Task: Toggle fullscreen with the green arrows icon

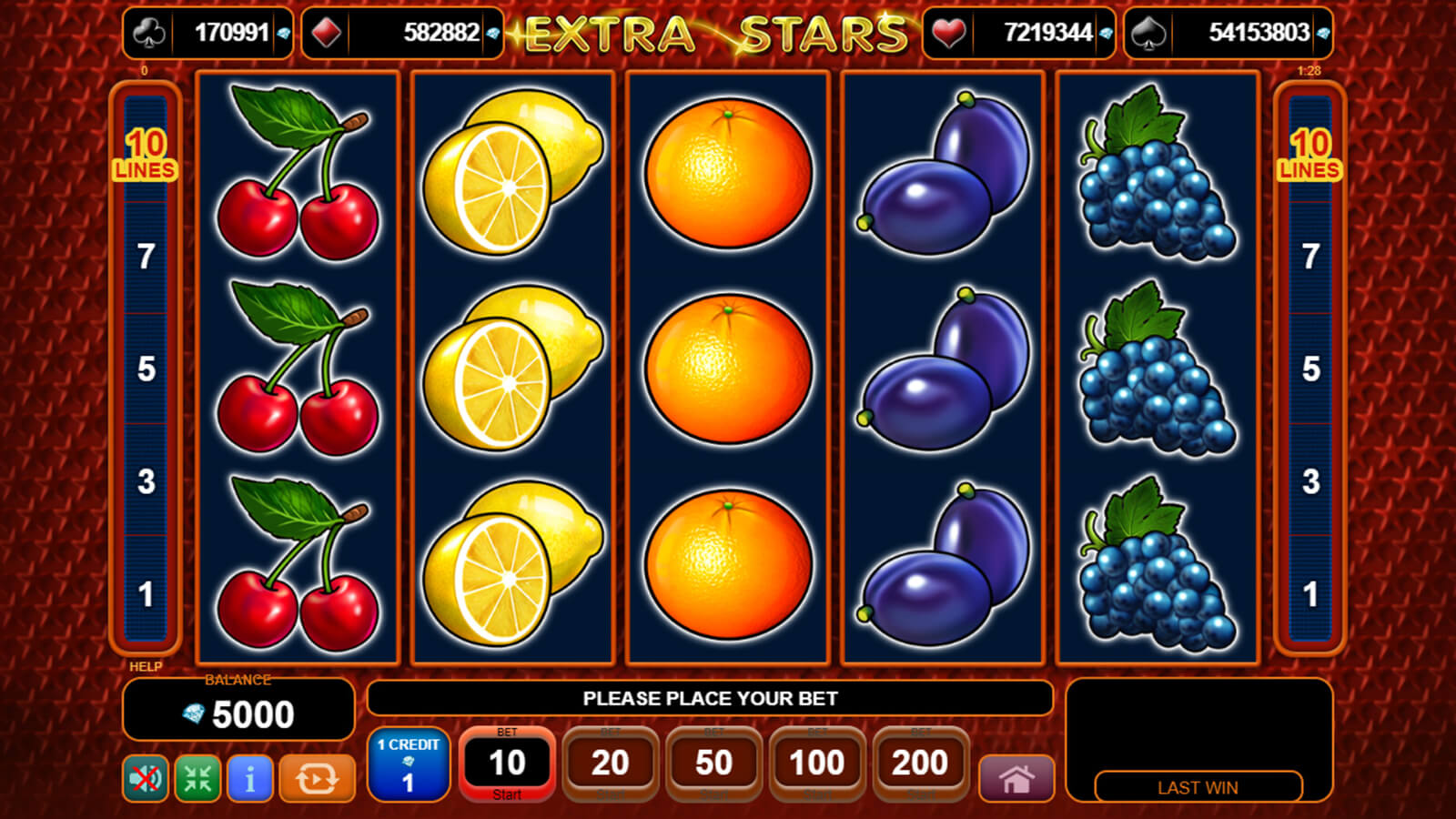Action: (x=197, y=778)
